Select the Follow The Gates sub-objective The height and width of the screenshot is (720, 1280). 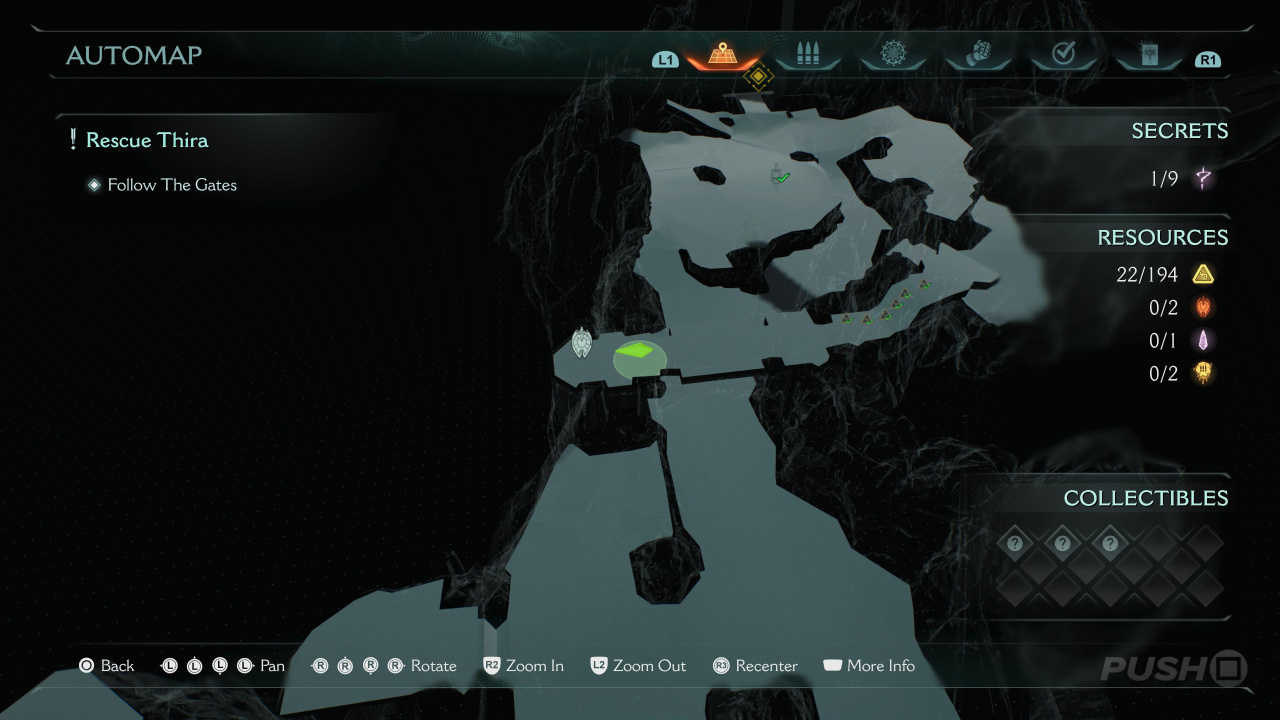171,185
